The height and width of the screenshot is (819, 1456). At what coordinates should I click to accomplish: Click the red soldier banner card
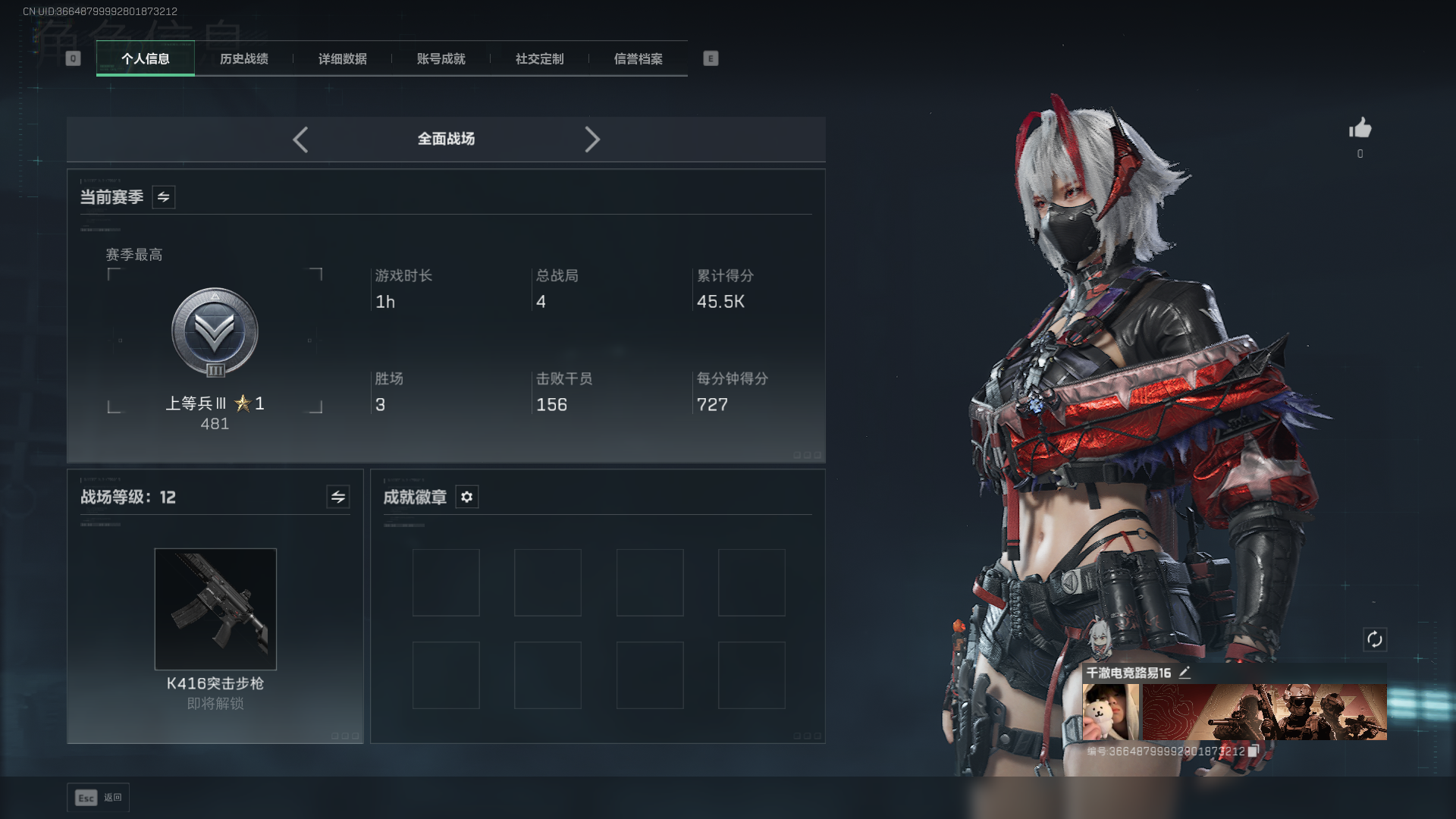[1264, 712]
